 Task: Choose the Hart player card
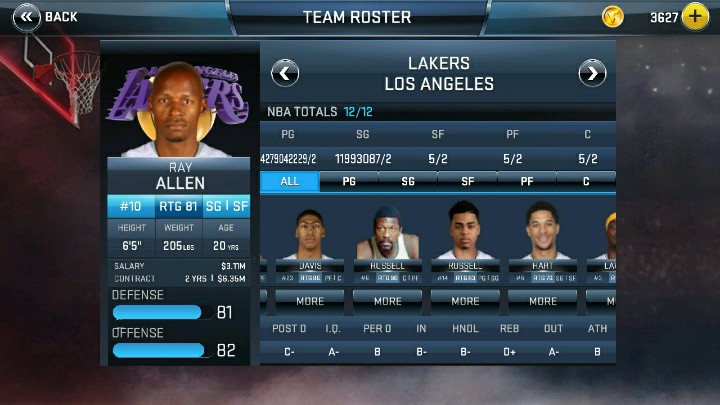pos(543,241)
